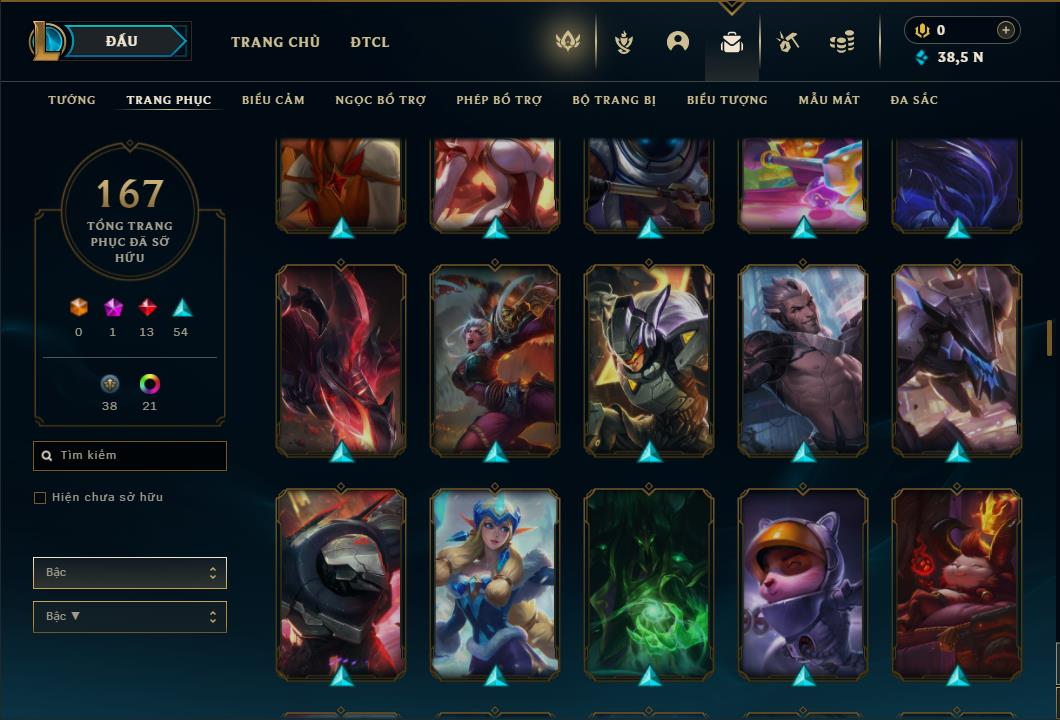Switch to the TƯỚNG tab
This screenshot has height=720, width=1060.
pos(72,100)
